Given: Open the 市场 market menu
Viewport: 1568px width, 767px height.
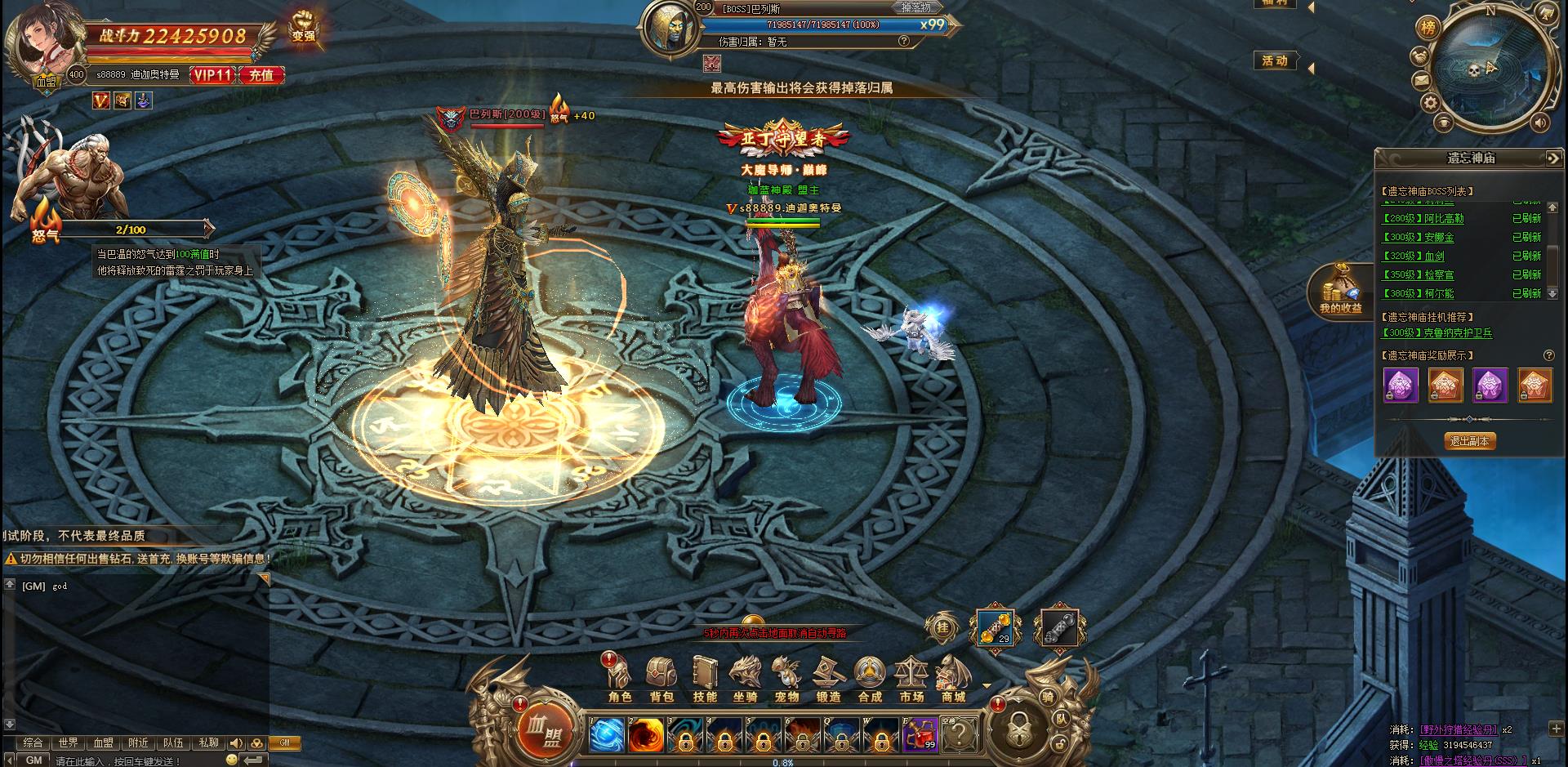Looking at the screenshot, I should 911,679.
